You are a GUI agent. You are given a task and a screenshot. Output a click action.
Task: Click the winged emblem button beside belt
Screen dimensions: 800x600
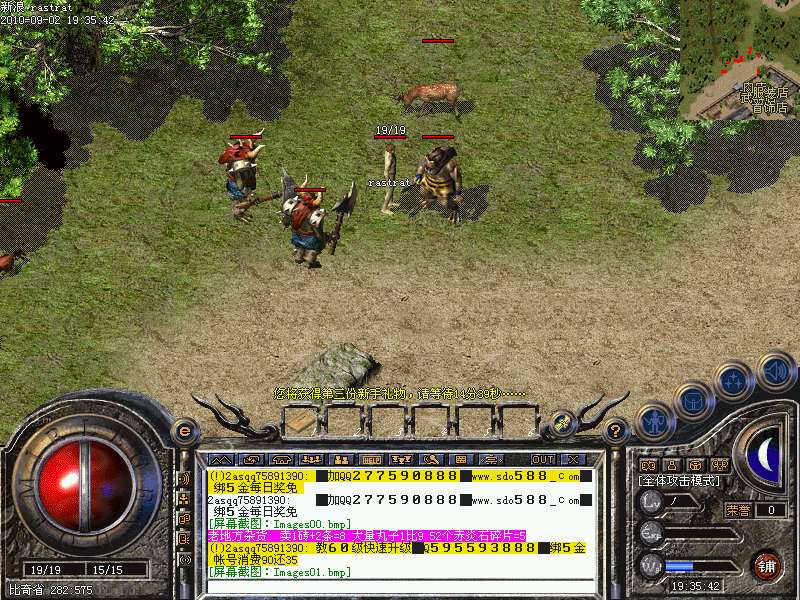[563, 422]
